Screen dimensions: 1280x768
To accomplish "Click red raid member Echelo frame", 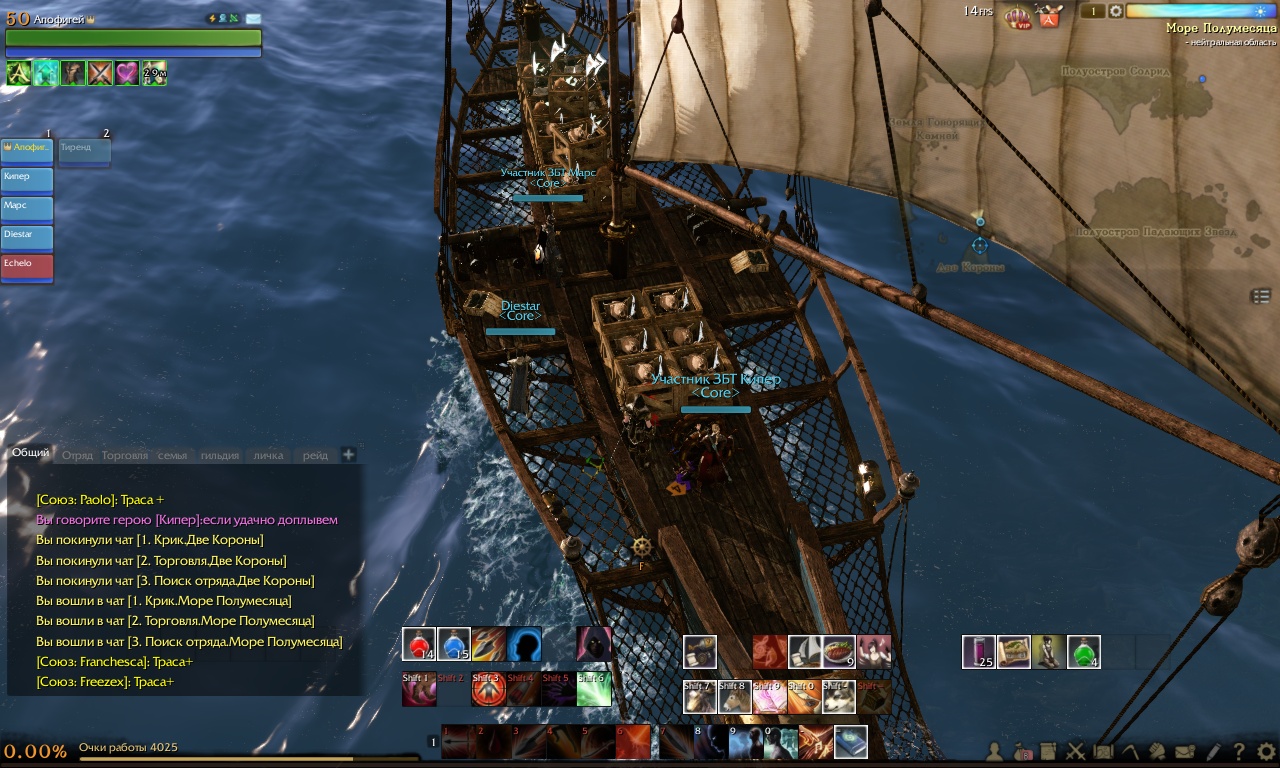I will pyautogui.click(x=27, y=267).
